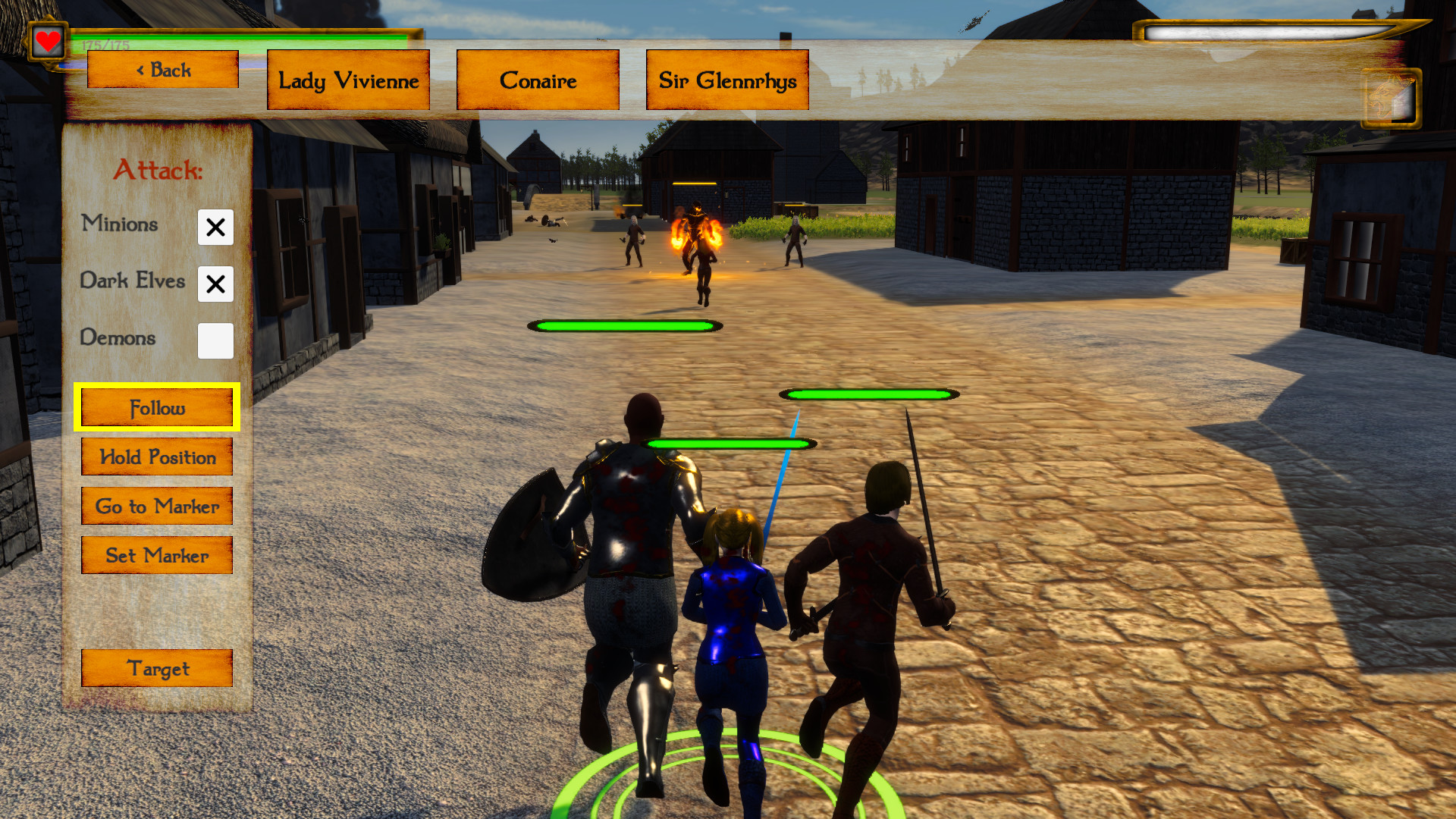Image resolution: width=1456 pixels, height=819 pixels.
Task: Enable the Demons attack checkbox
Action: (x=215, y=341)
